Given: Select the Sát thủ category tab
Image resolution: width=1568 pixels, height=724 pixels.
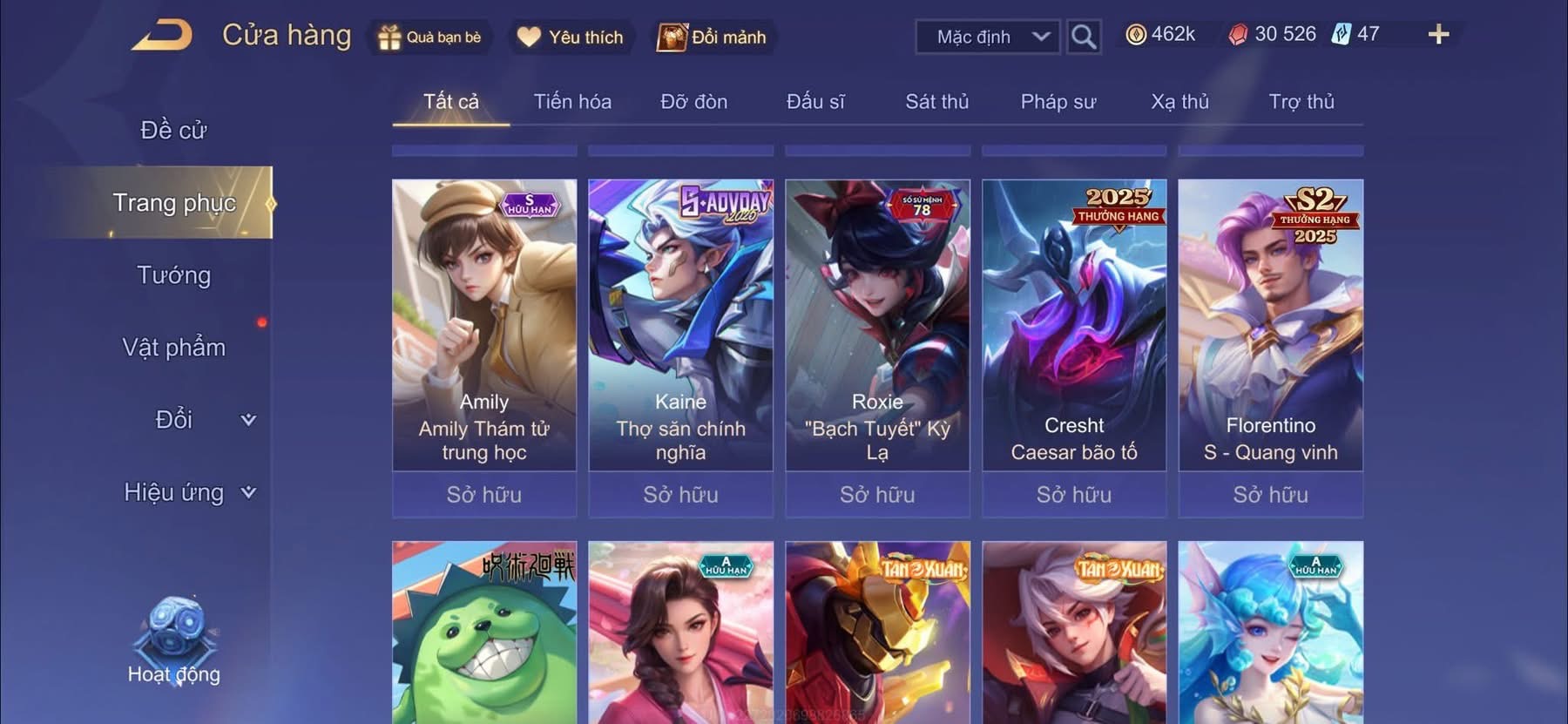Looking at the screenshot, I should (x=936, y=102).
